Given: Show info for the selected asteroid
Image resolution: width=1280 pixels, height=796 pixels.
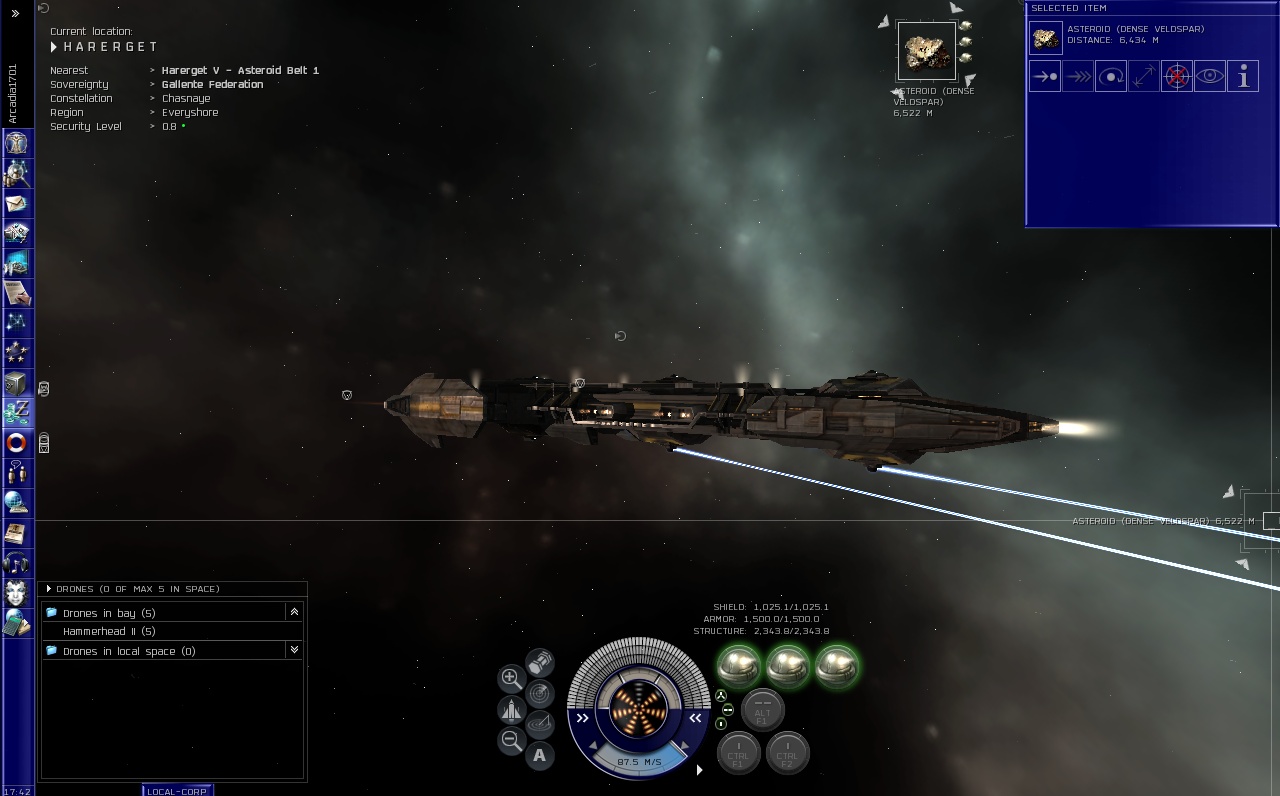Looking at the screenshot, I should pos(1242,76).
